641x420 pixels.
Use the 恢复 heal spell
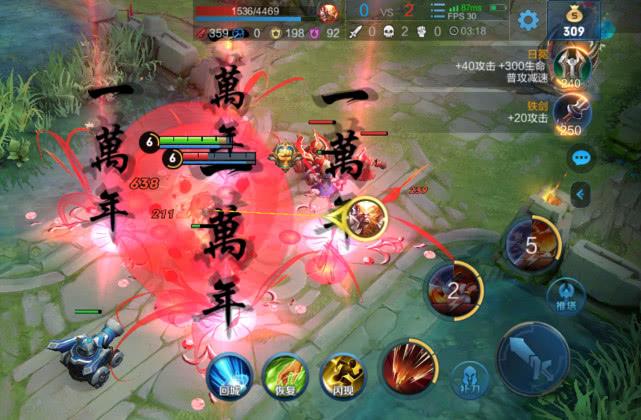[281, 374]
